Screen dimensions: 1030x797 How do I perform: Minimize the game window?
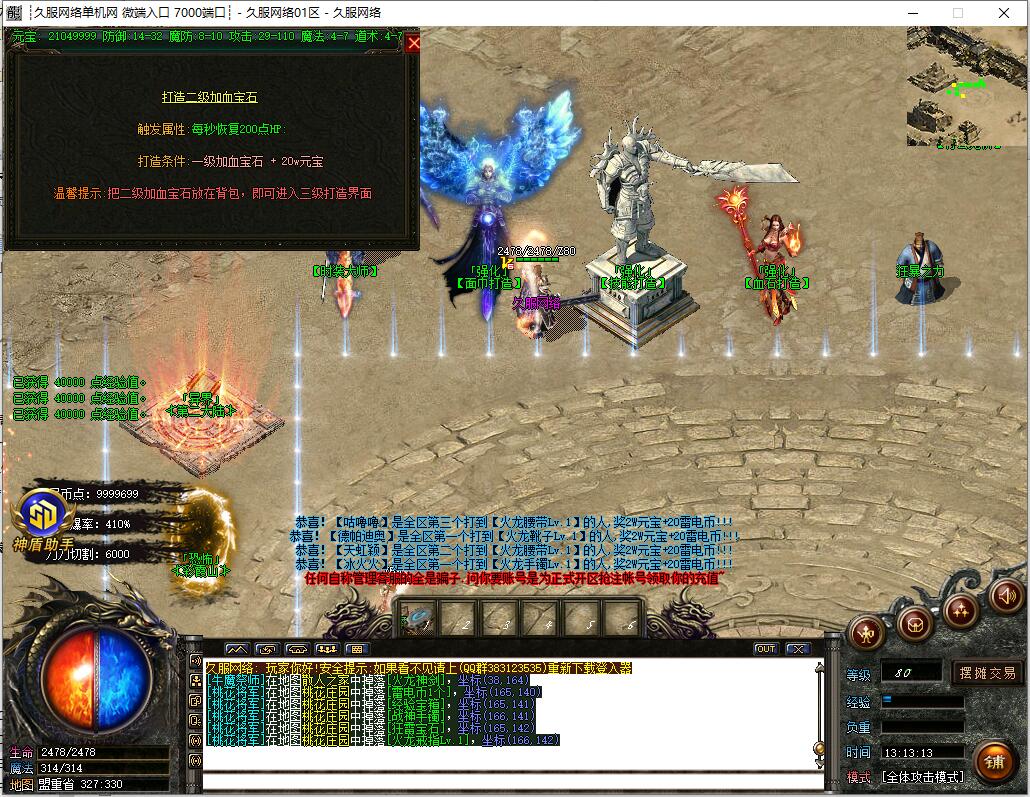(911, 13)
